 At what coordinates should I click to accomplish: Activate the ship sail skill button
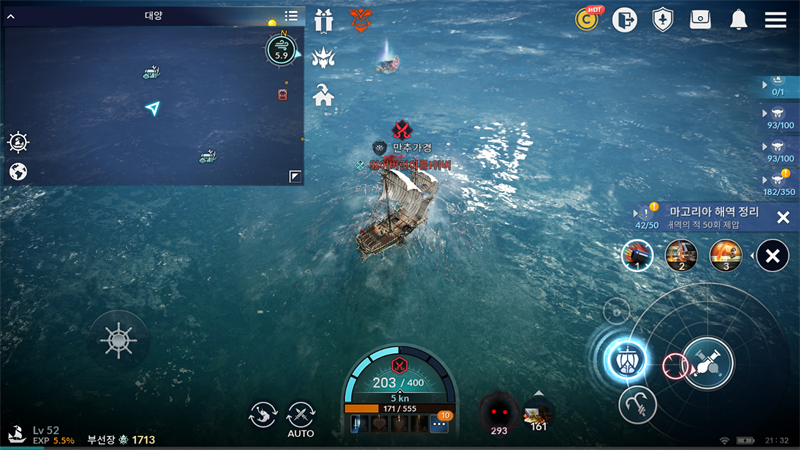(628, 356)
